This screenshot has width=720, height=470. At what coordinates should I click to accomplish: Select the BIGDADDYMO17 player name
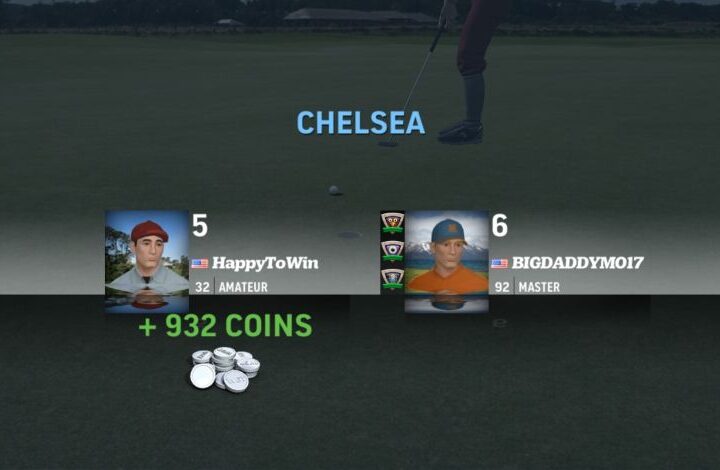[577, 263]
